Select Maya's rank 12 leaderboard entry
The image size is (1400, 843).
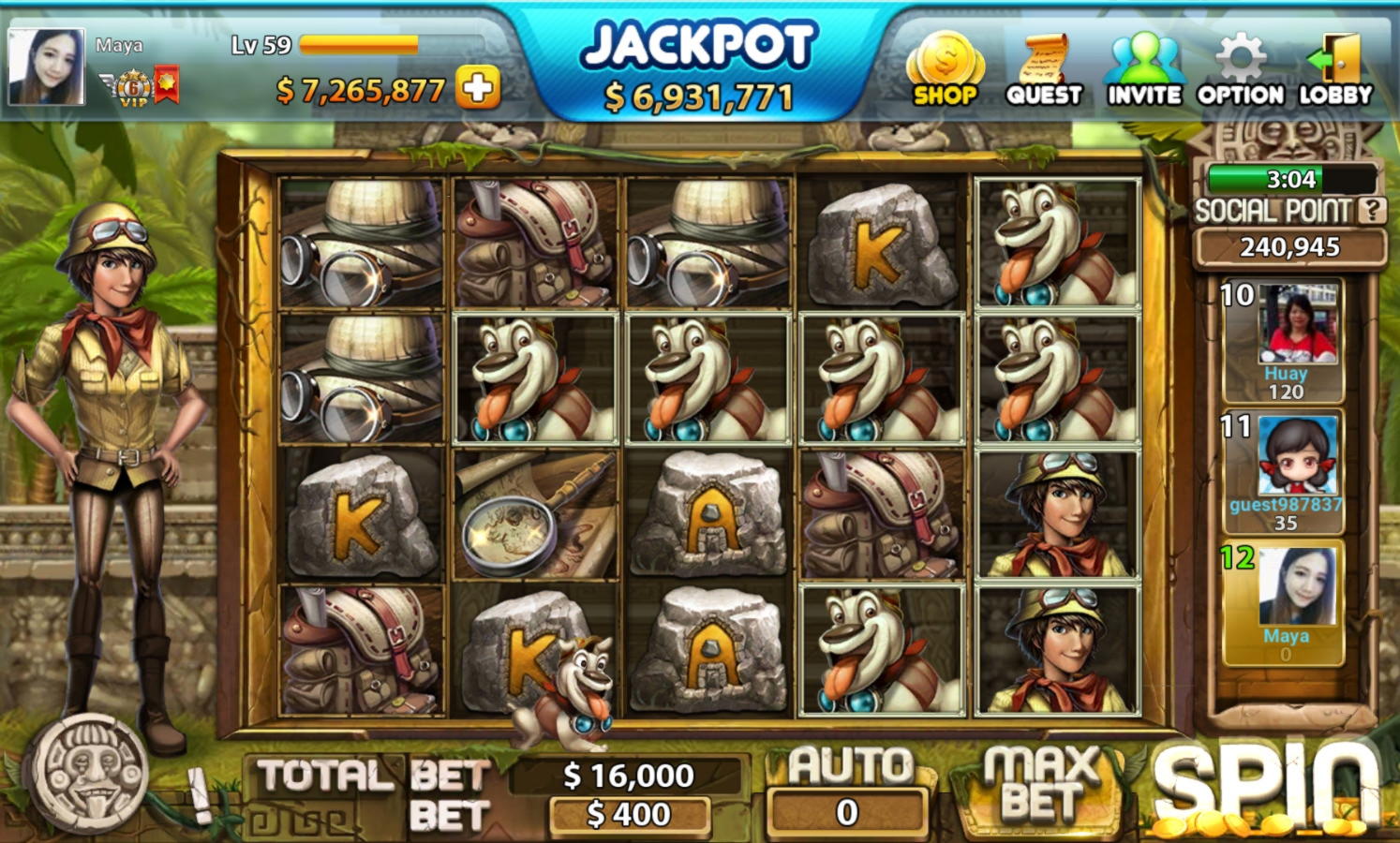point(1284,603)
